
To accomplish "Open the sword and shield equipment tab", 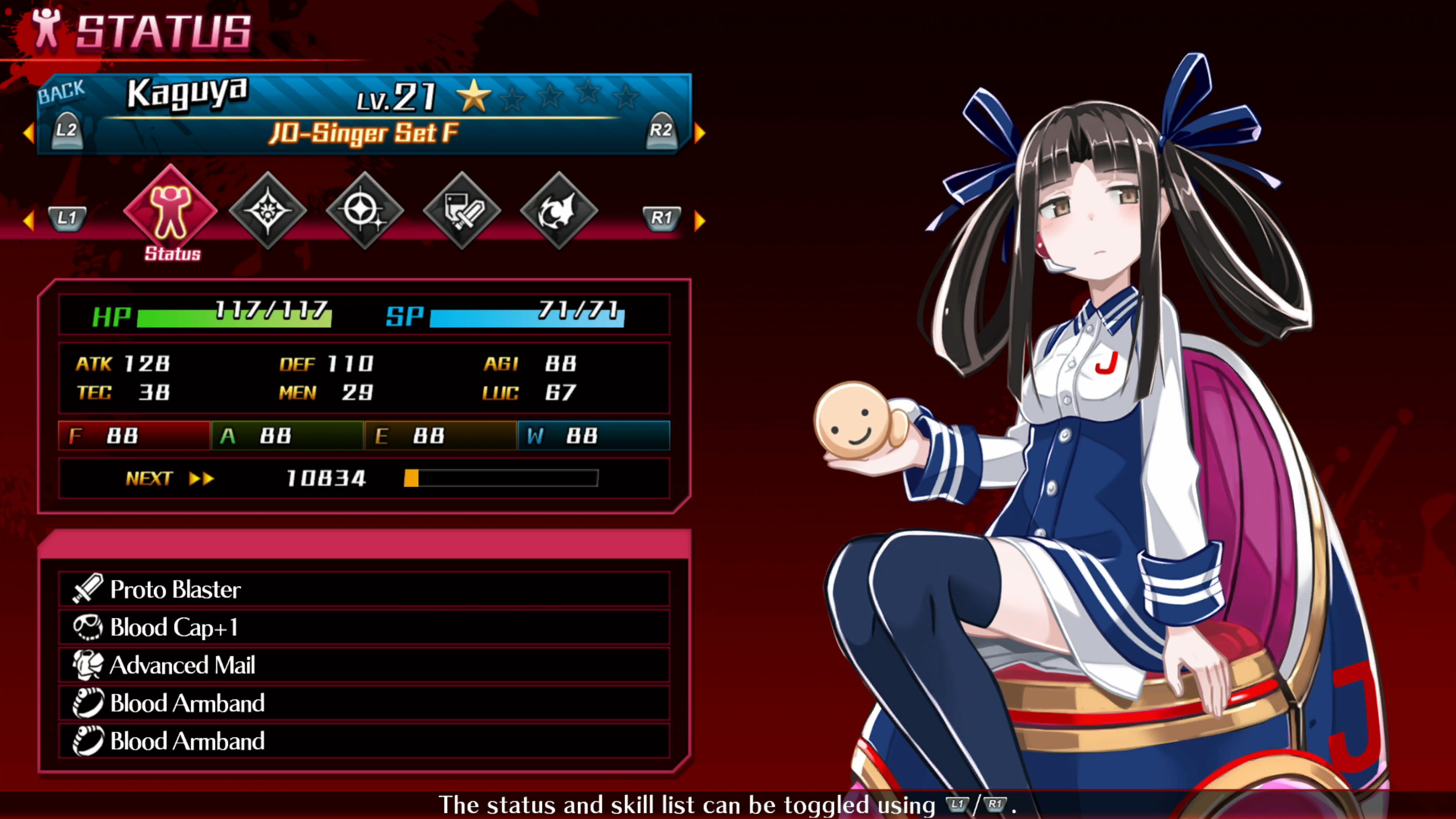I will pyautogui.click(x=462, y=211).
